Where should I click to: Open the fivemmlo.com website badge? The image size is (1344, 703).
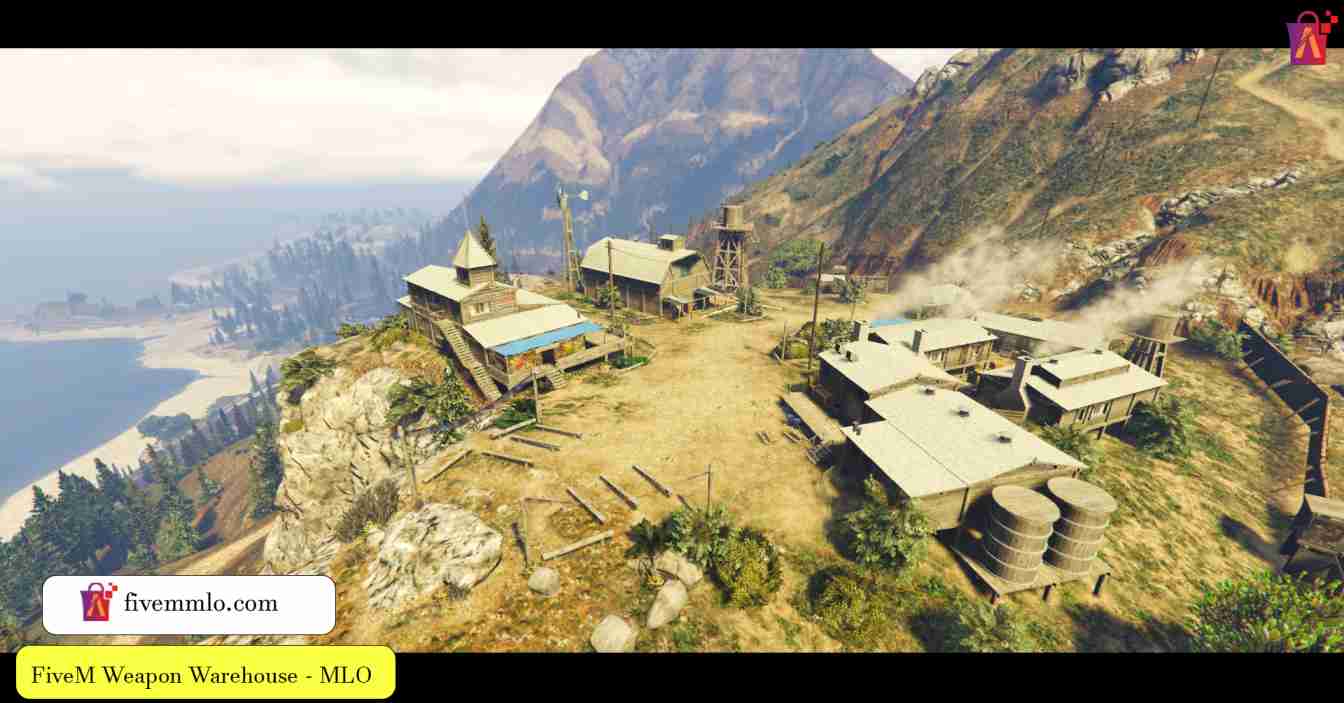[189, 604]
